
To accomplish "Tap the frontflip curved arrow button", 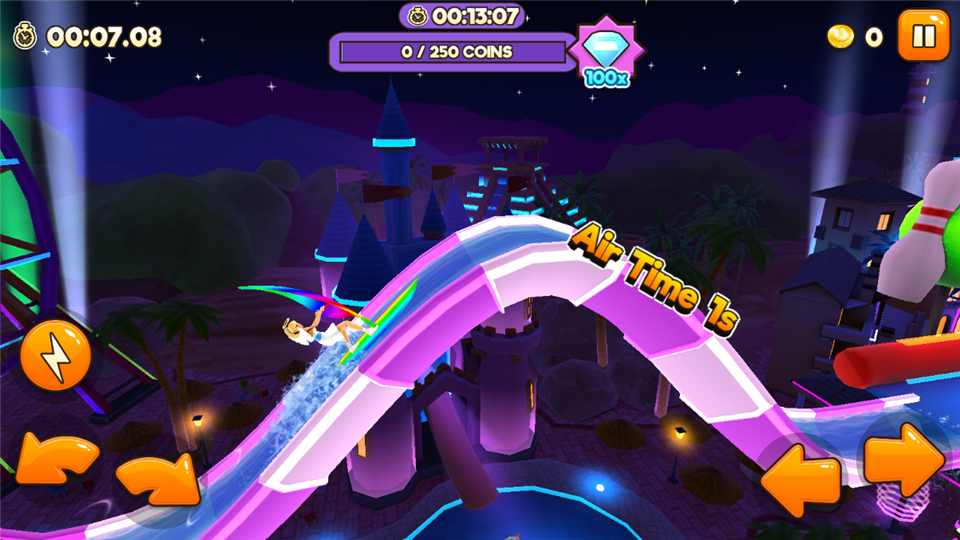I will click(x=158, y=478).
